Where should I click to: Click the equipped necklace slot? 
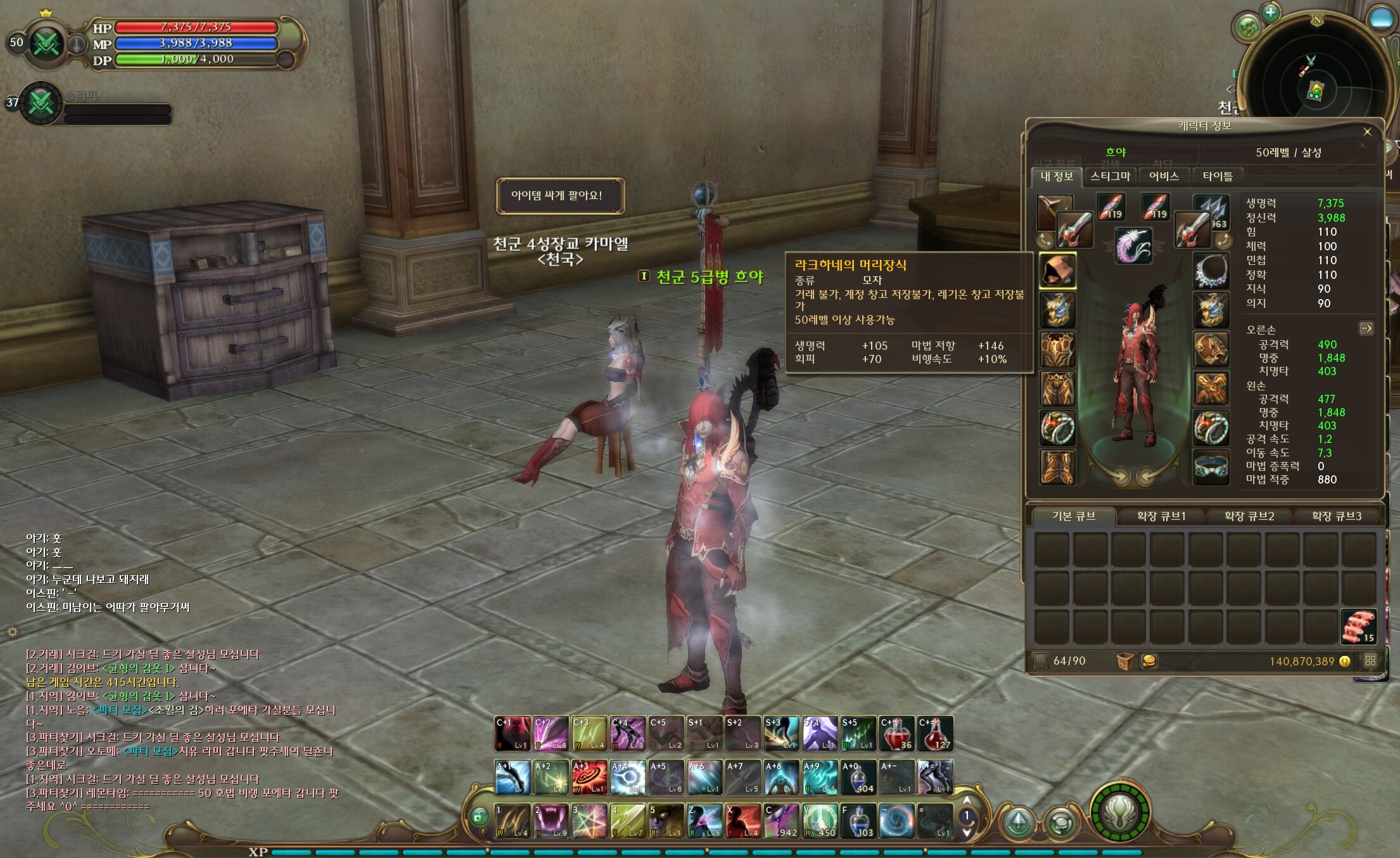coord(1211,271)
